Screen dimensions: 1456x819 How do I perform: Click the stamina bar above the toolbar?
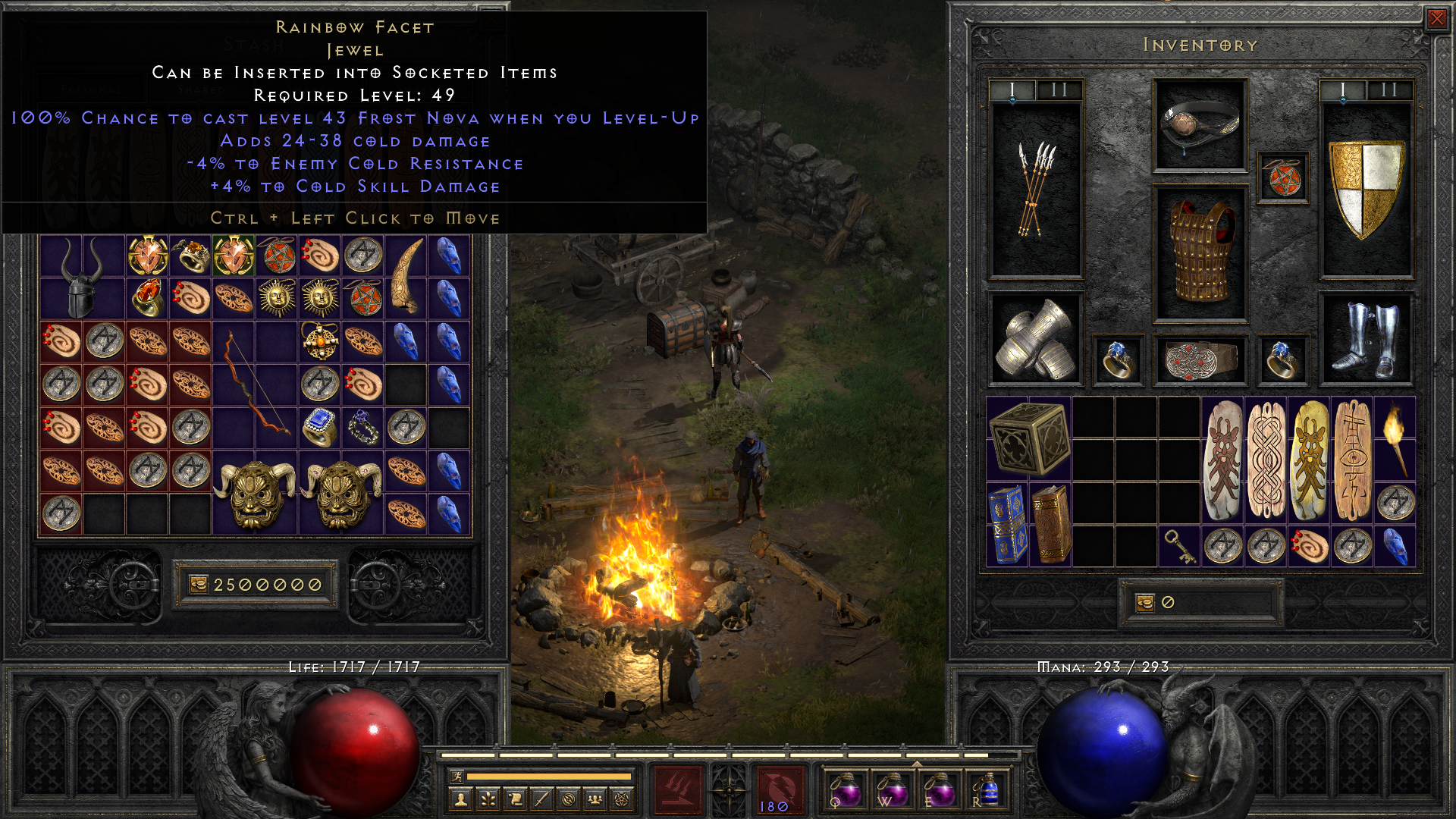[550, 776]
